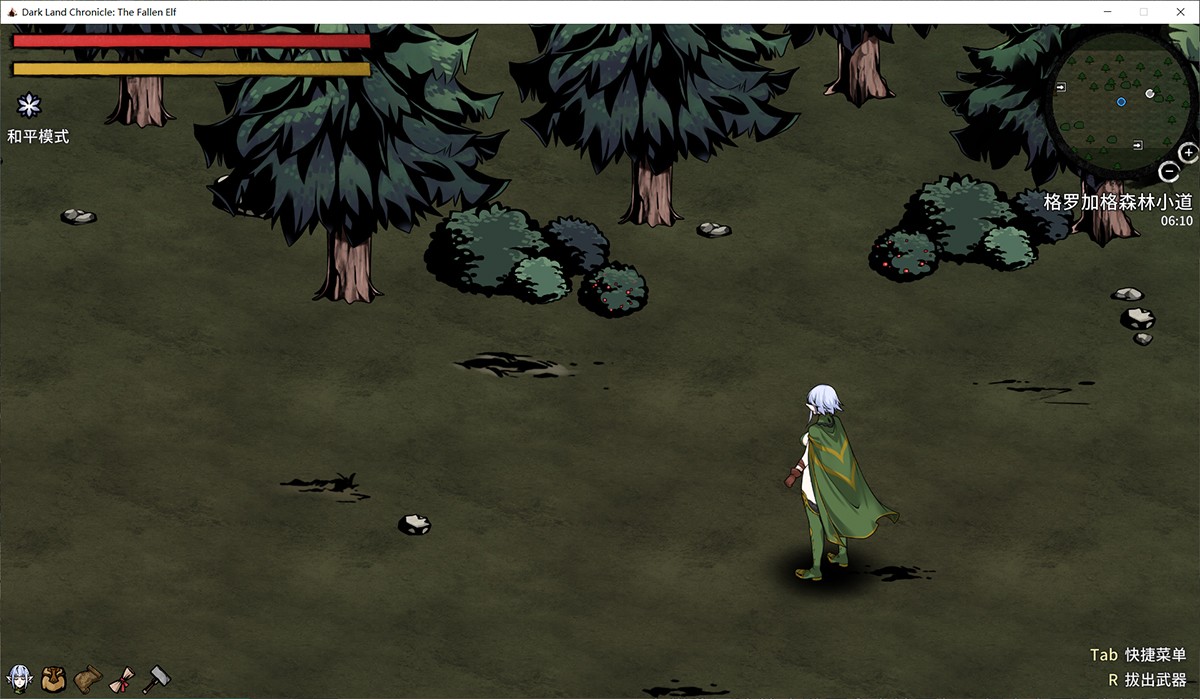
Task: Open the inventory pouch bag
Action: [x=53, y=678]
